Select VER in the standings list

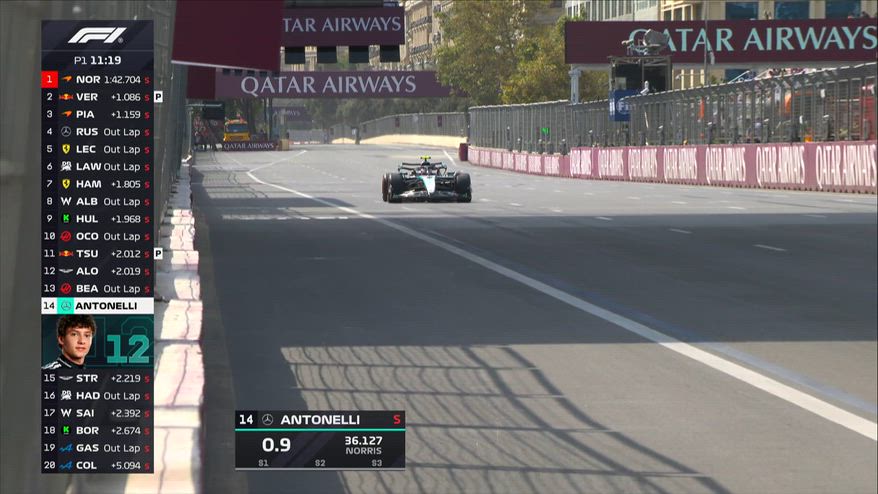click(97, 97)
